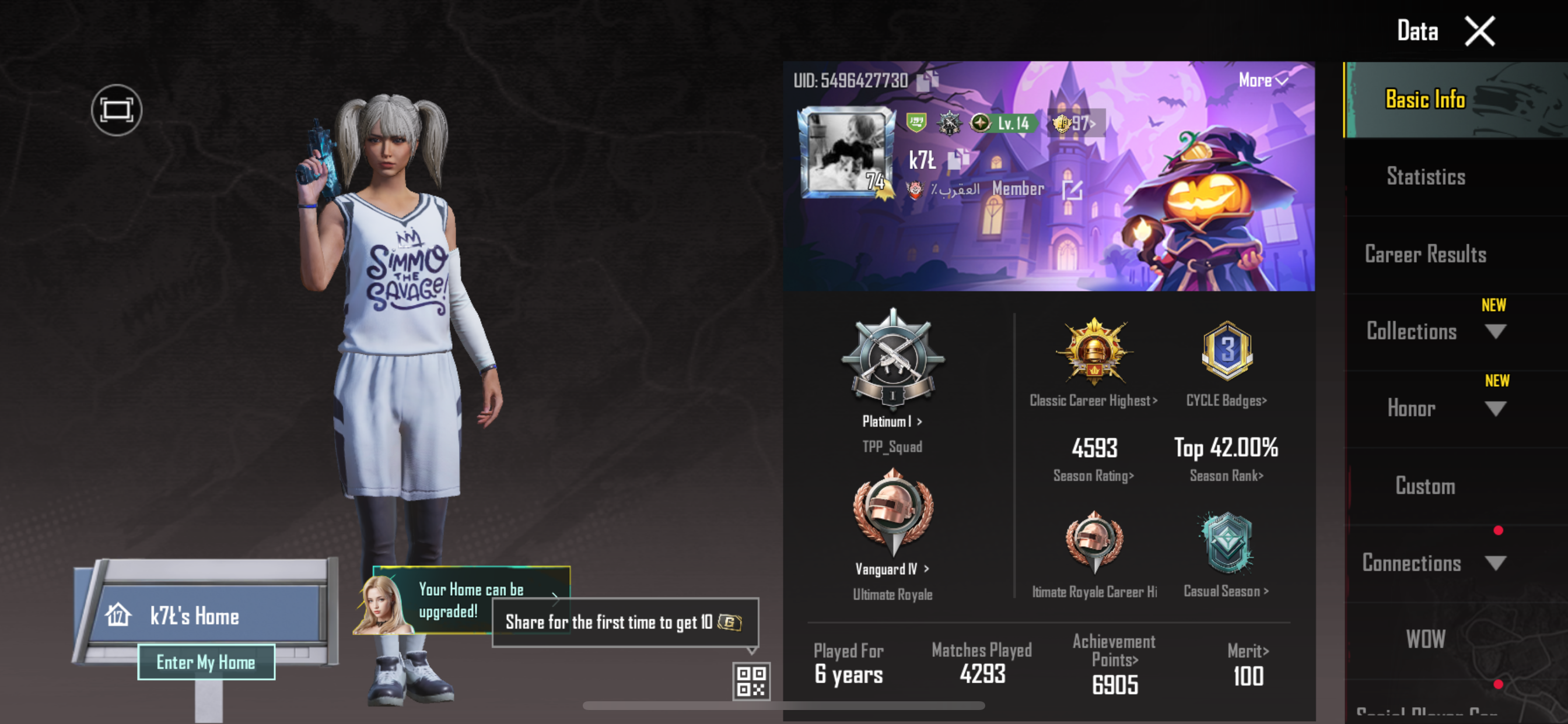1568x724 pixels.
Task: Click the Enter My Home button
Action: [206, 662]
